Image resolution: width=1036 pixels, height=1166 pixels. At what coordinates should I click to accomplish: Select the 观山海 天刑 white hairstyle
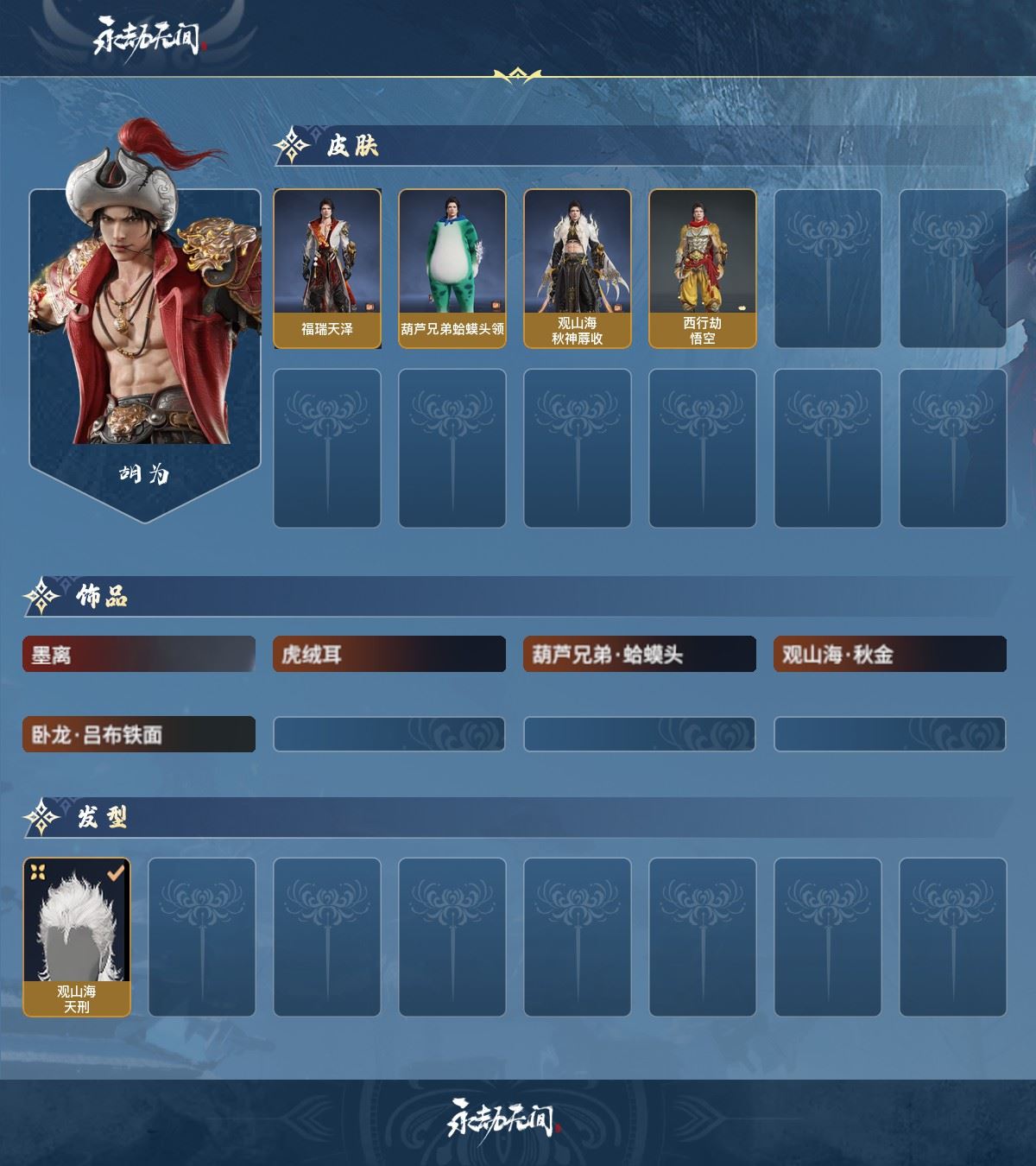click(x=77, y=937)
